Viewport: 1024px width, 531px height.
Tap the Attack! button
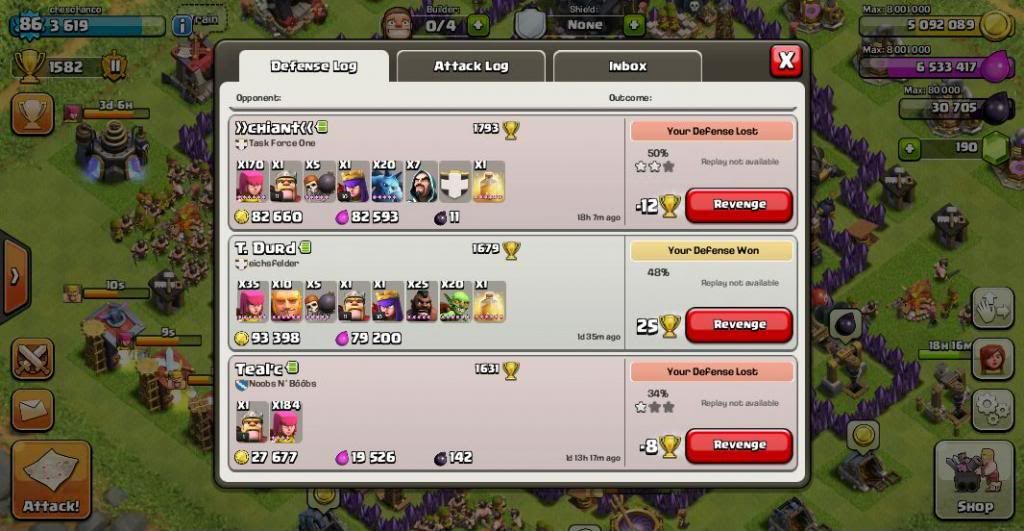[51, 480]
